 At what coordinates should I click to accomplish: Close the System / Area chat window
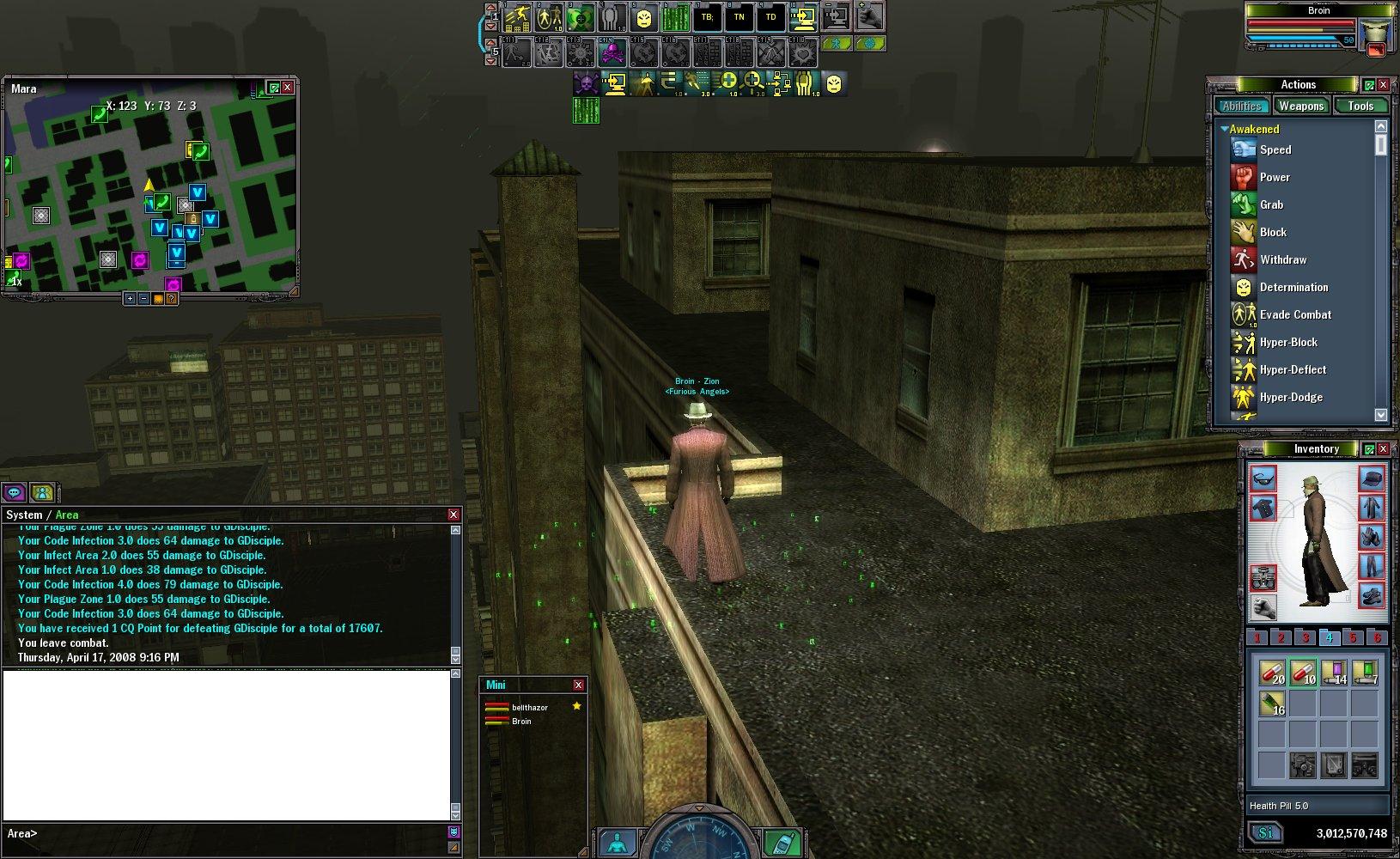click(x=453, y=515)
